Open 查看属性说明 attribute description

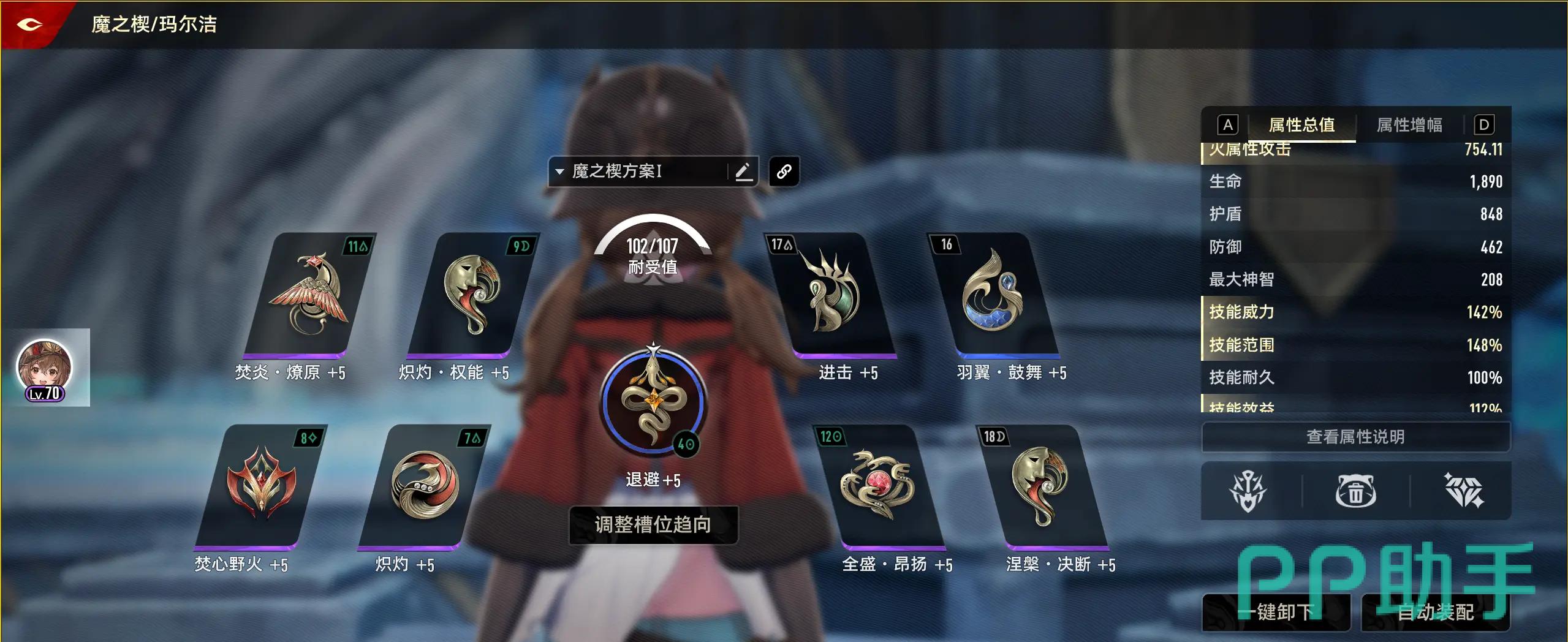point(1355,437)
